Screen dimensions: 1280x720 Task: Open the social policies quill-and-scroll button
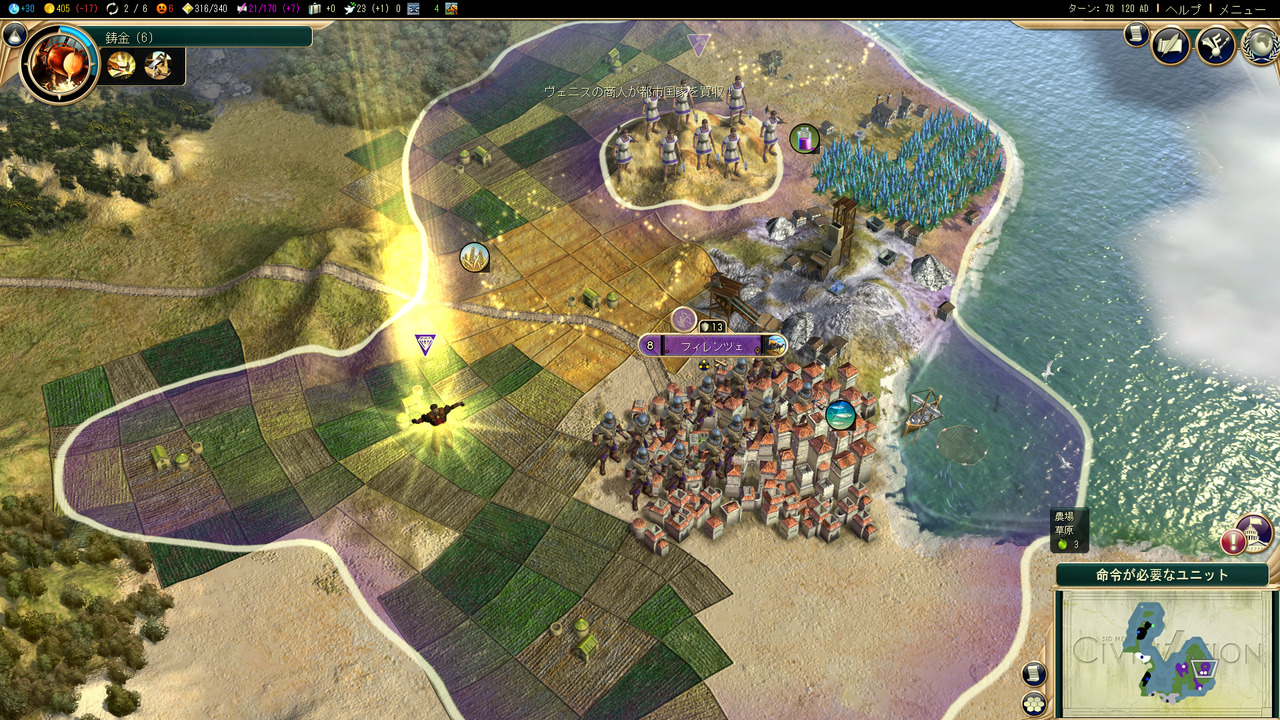click(1171, 45)
